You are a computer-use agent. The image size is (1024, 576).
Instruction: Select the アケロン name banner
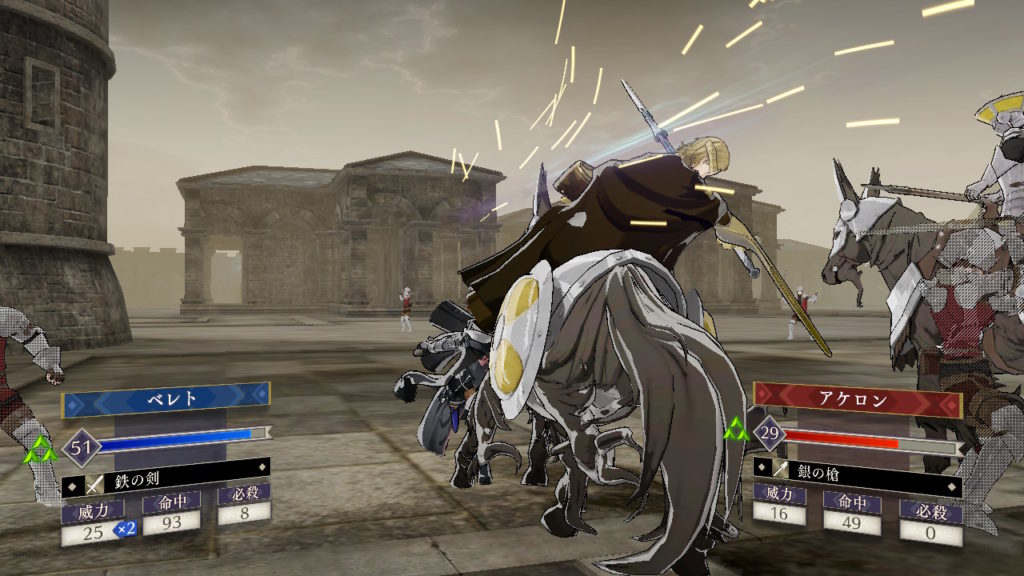click(858, 399)
